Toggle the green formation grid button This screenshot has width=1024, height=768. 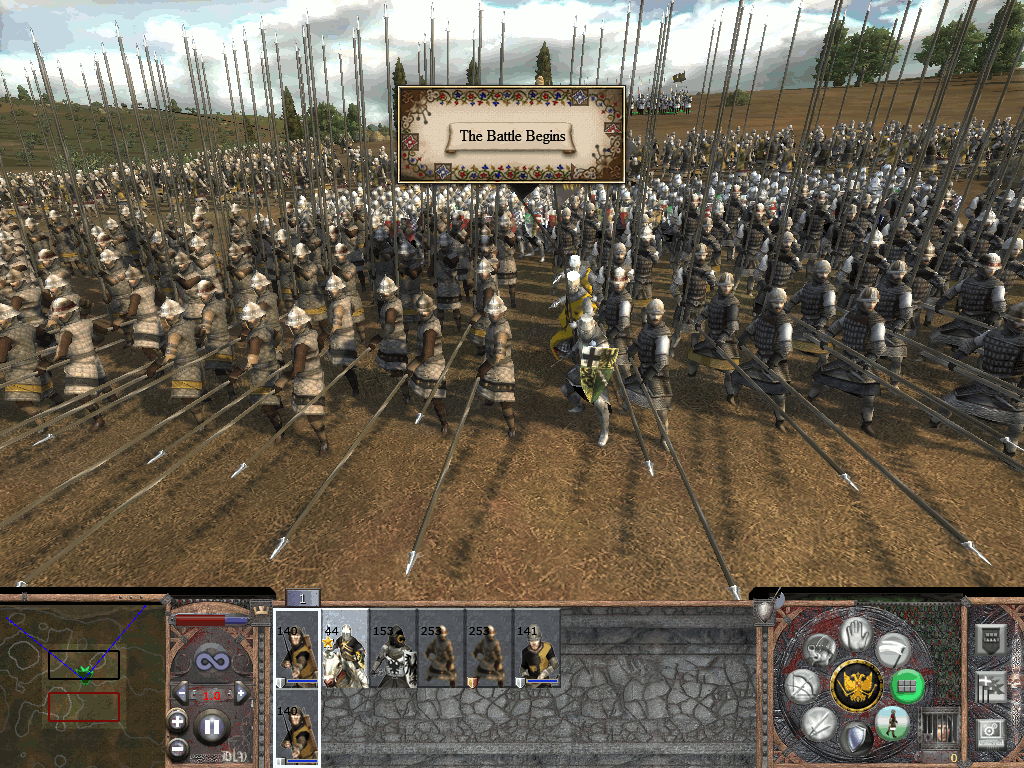(x=906, y=686)
